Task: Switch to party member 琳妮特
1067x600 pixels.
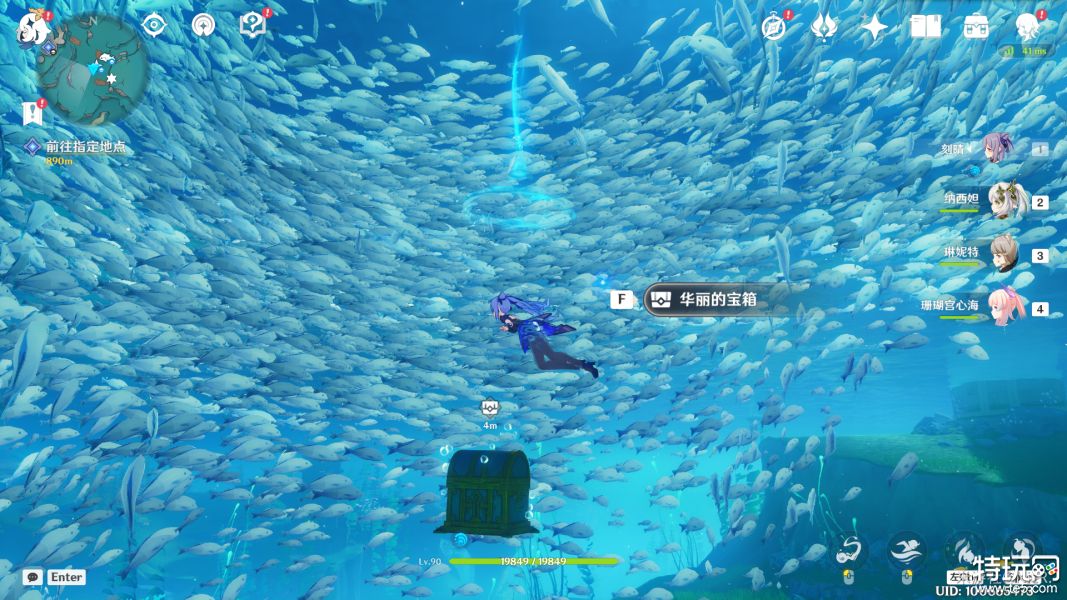Action: click(x=1003, y=255)
